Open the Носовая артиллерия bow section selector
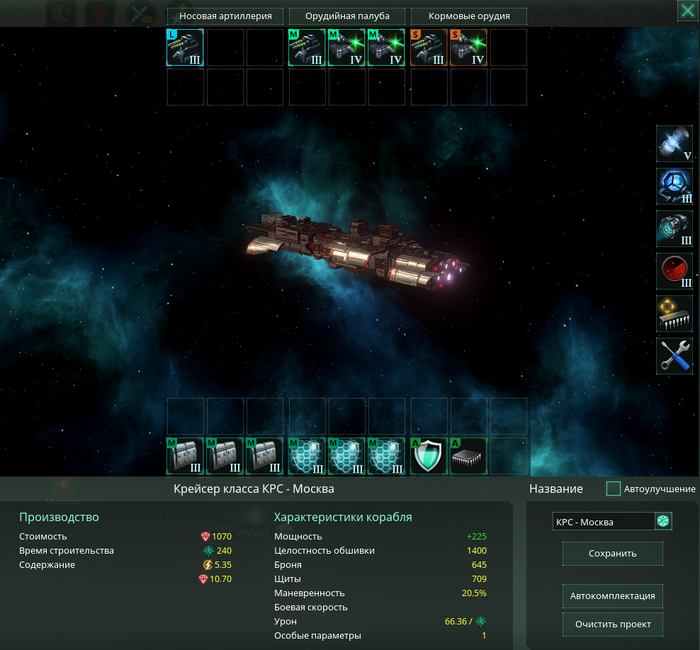Viewport: 700px width, 650px height. 226,16
